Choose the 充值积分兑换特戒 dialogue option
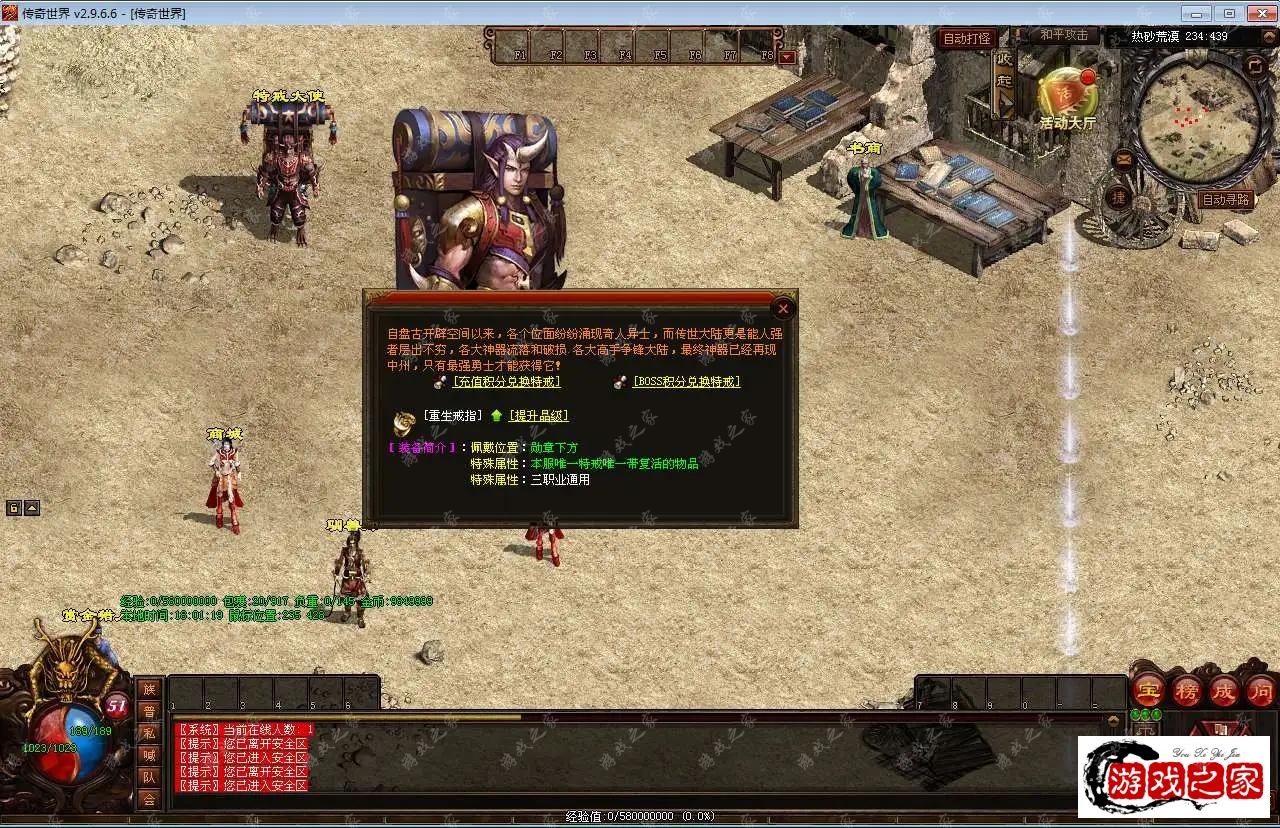Screen dimensions: 1280x828 tap(506, 381)
